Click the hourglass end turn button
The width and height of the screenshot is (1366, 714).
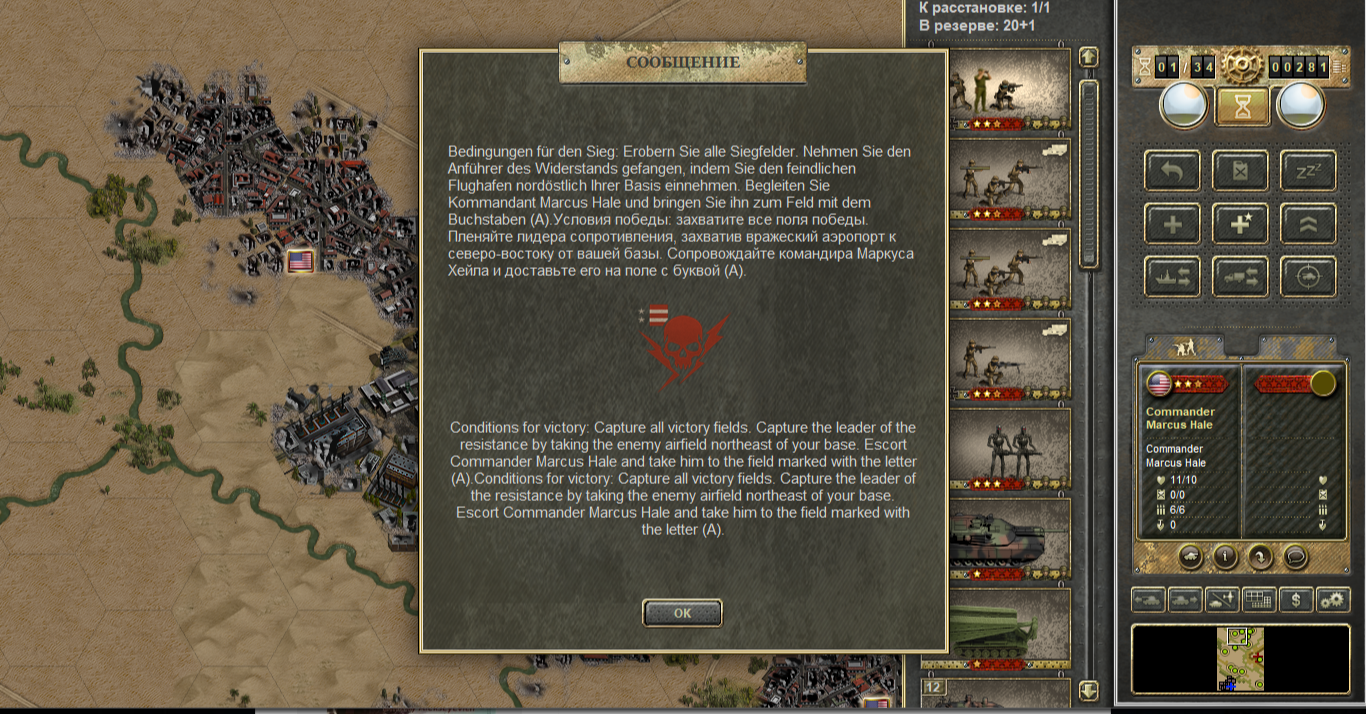(1242, 106)
